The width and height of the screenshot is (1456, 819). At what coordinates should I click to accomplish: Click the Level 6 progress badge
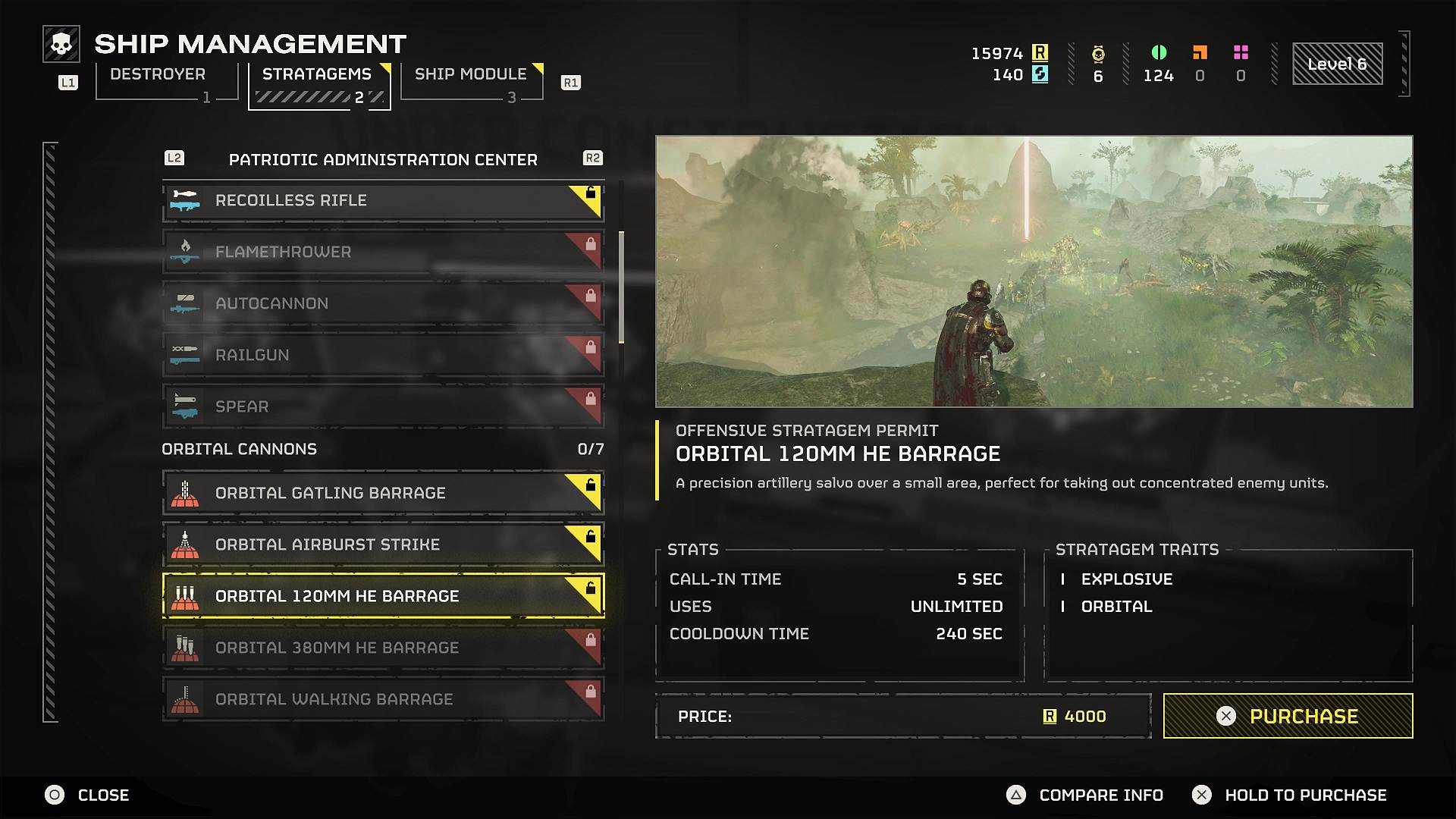pos(1337,64)
